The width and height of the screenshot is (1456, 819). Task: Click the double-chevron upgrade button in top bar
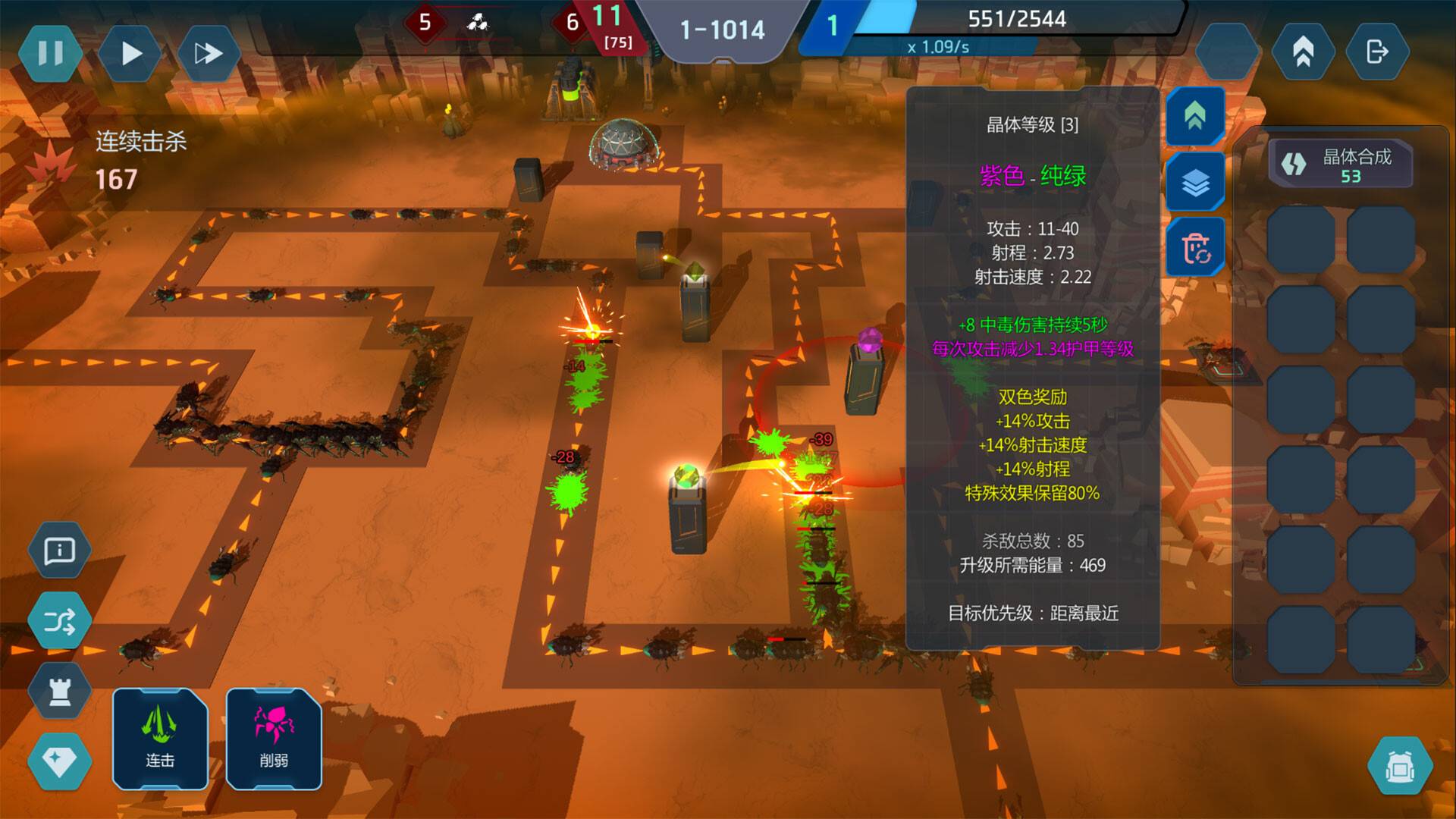point(1303,52)
